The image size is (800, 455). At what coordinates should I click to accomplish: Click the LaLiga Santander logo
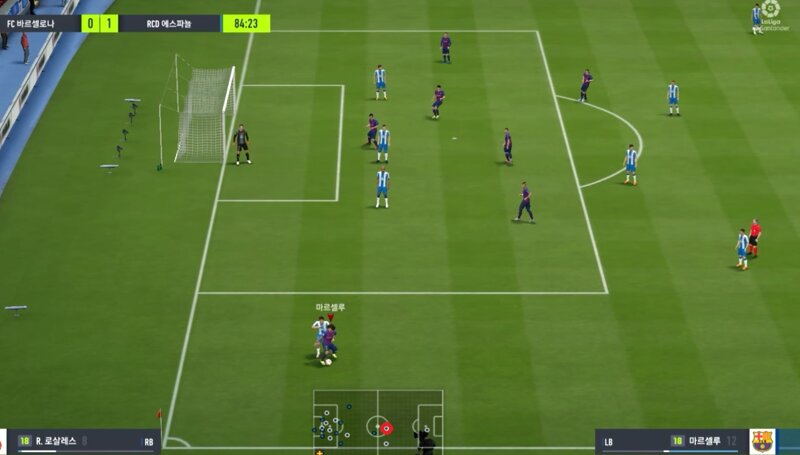point(771,15)
